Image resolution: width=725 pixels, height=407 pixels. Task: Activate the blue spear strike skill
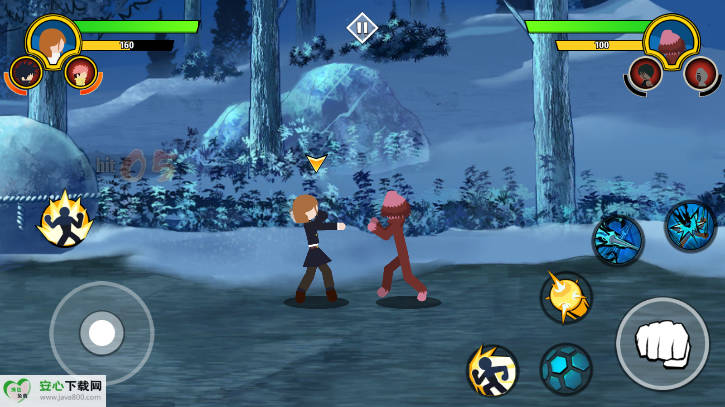(617, 240)
